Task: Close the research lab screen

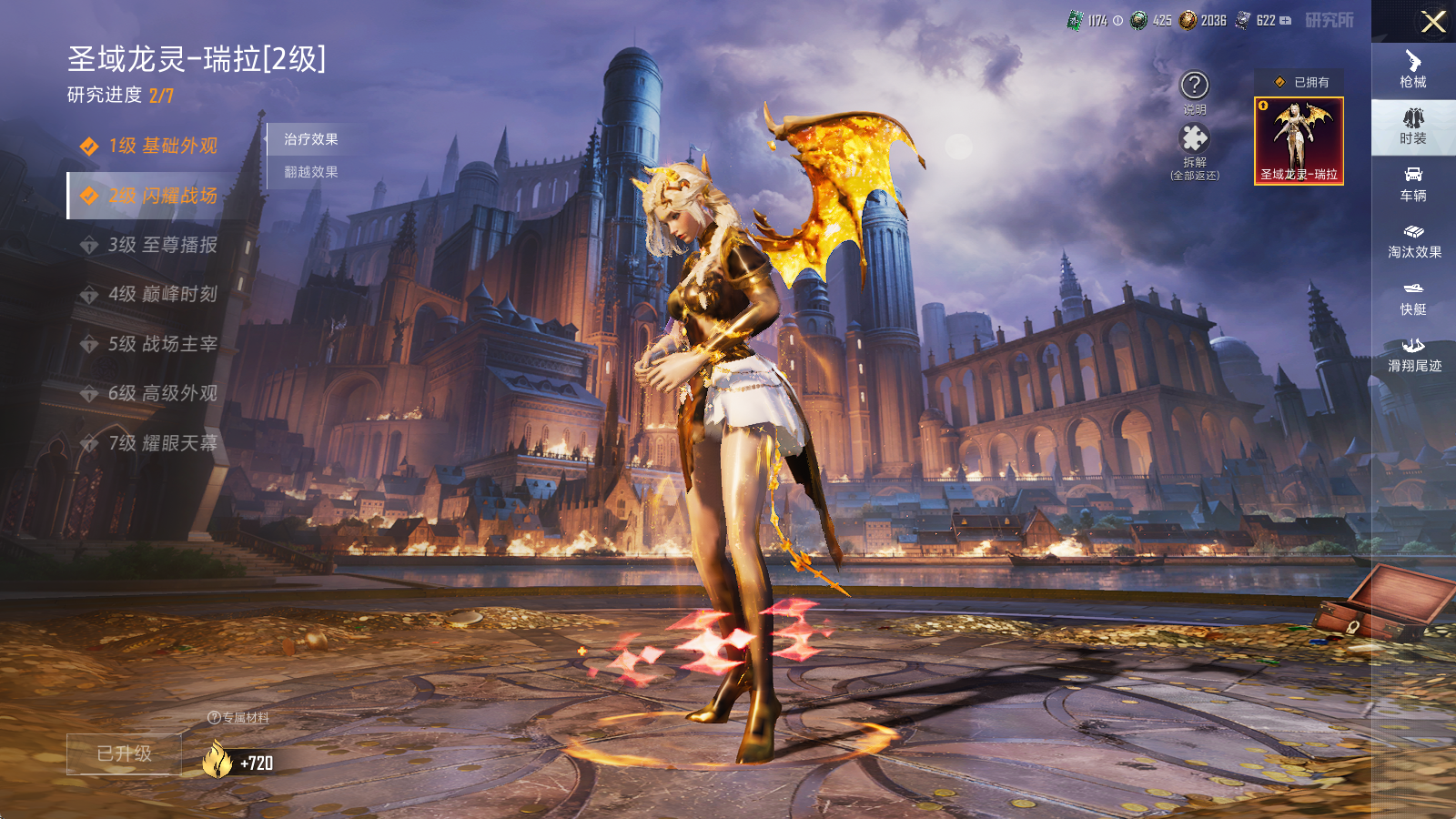Action: pyautogui.click(x=1432, y=22)
